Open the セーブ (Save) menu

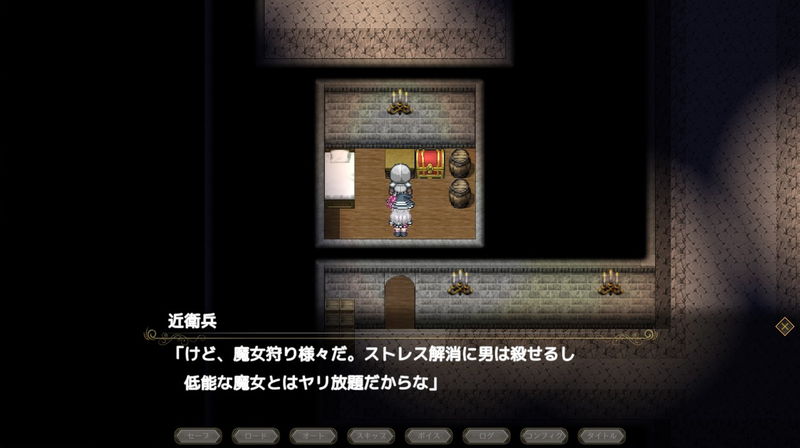198,436
